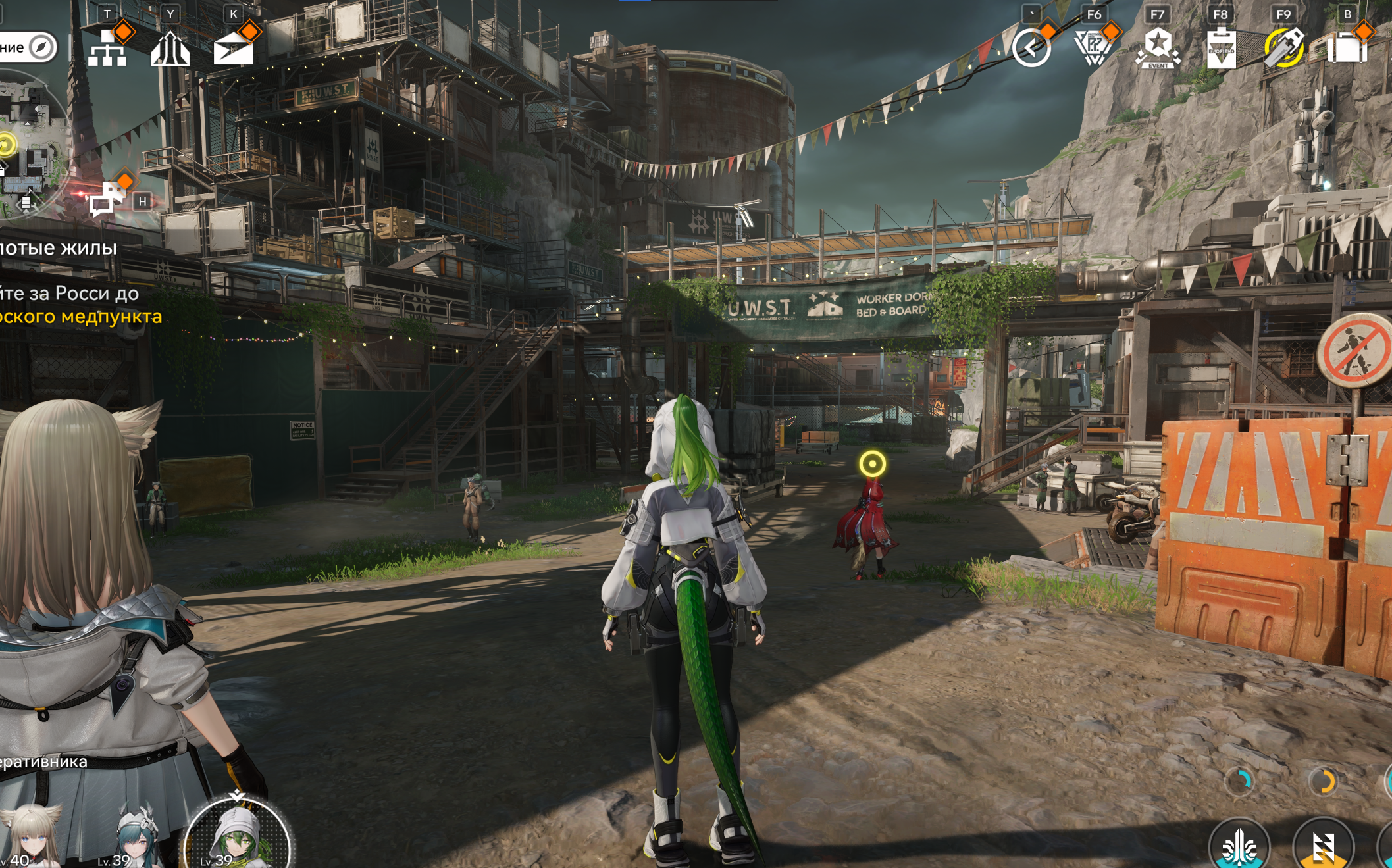Select the green-haired hooded operator portrait
Viewport: 1392px width, 868px height.
237,836
